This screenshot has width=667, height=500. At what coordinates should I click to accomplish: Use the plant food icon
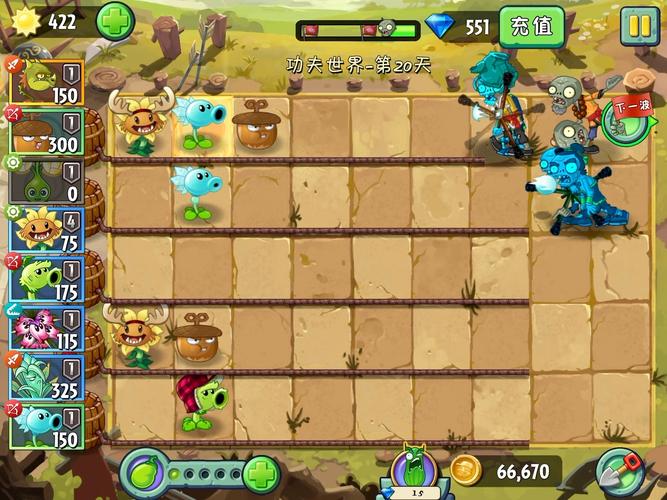(x=146, y=472)
